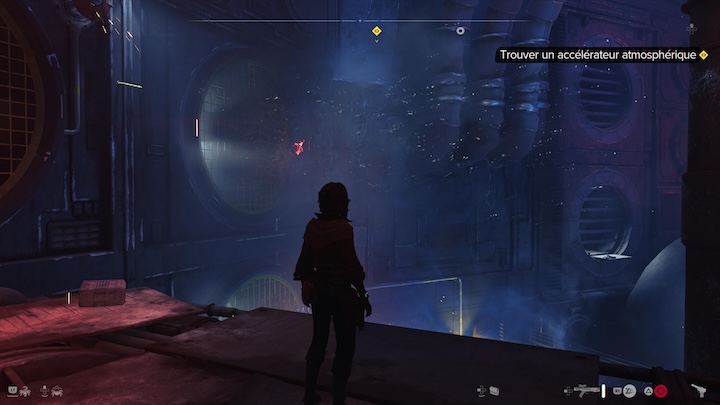Click the yellow diamond objective marker on the compass

pyautogui.click(x=376, y=31)
